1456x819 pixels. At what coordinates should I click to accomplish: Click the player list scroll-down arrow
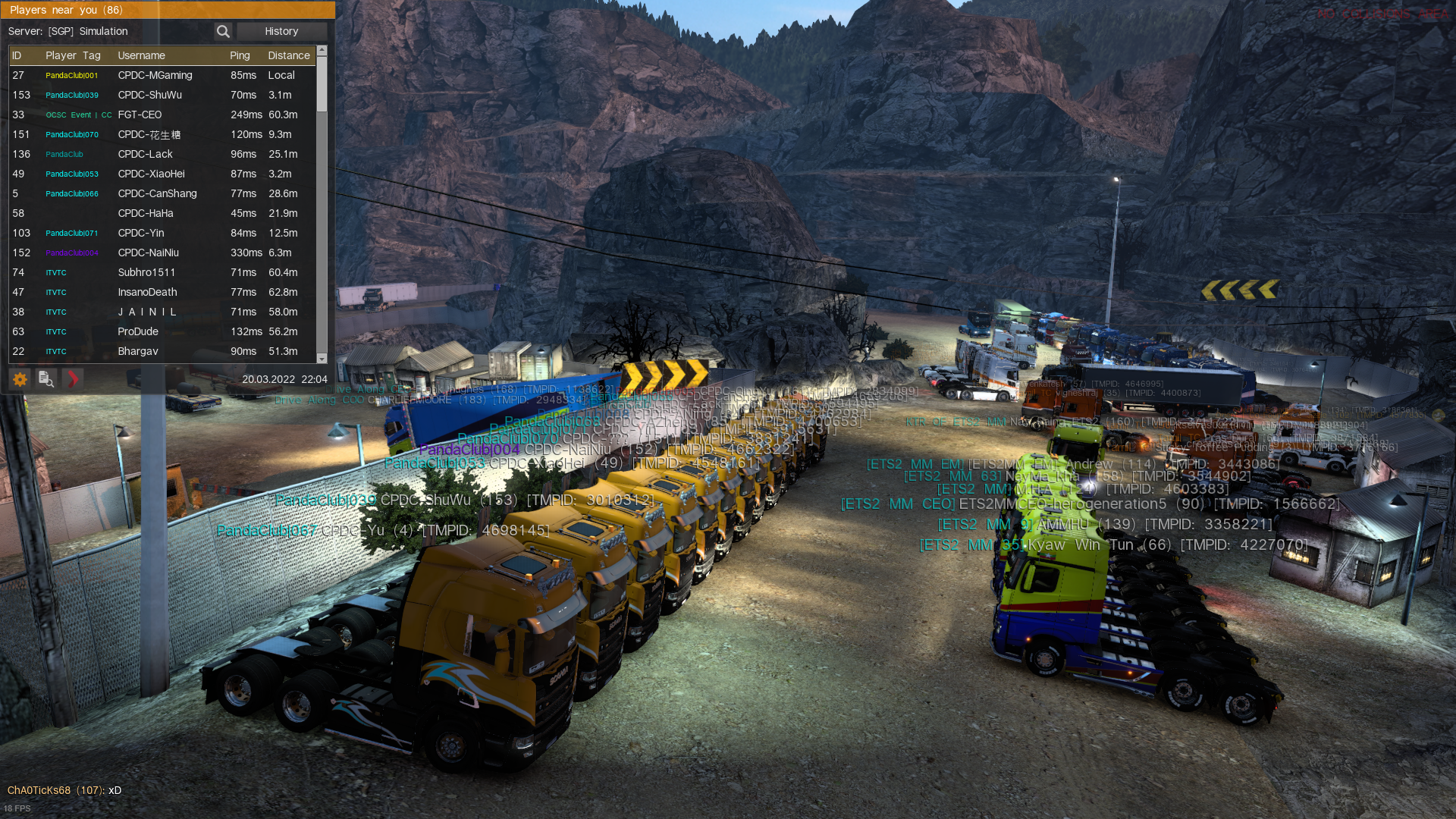322,358
